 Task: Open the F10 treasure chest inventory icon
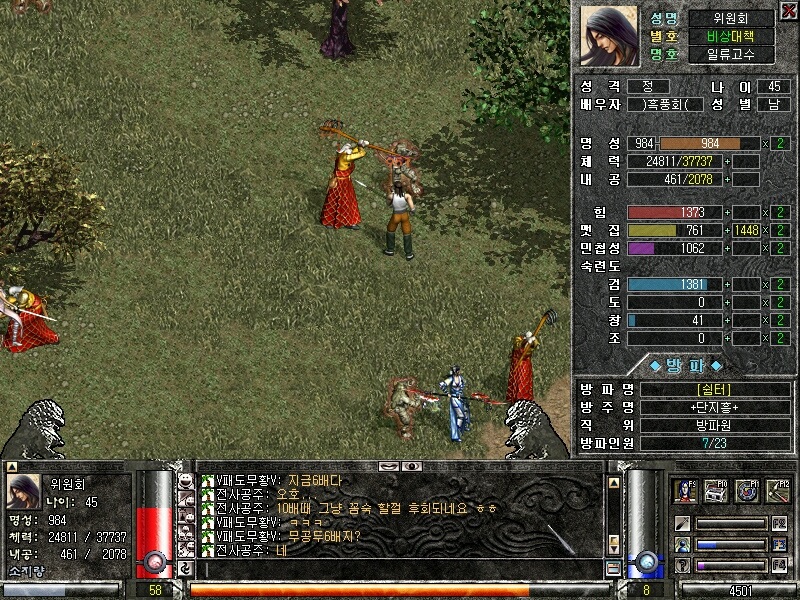click(x=716, y=490)
